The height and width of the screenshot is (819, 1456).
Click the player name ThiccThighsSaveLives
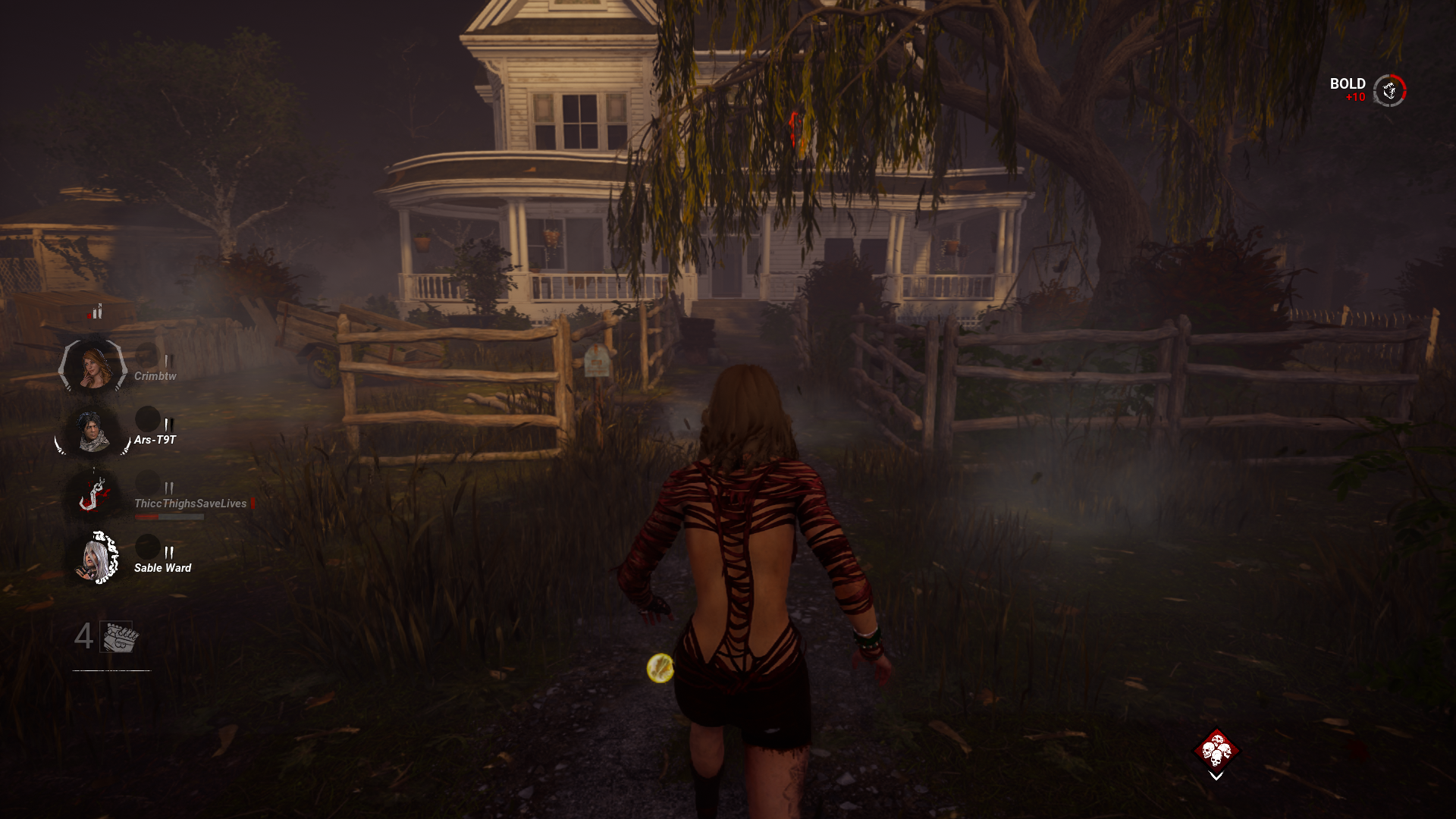pos(190,503)
